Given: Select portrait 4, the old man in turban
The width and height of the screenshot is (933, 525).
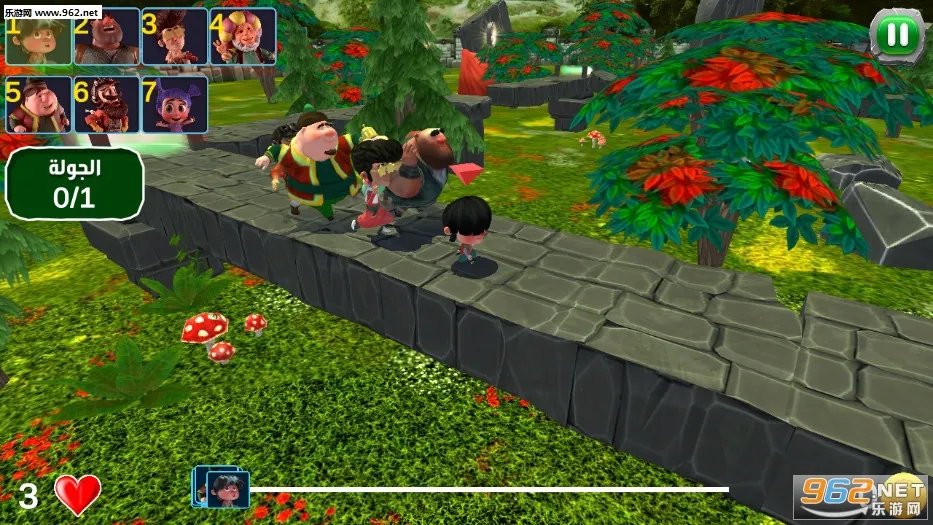Looking at the screenshot, I should pyautogui.click(x=241, y=37).
